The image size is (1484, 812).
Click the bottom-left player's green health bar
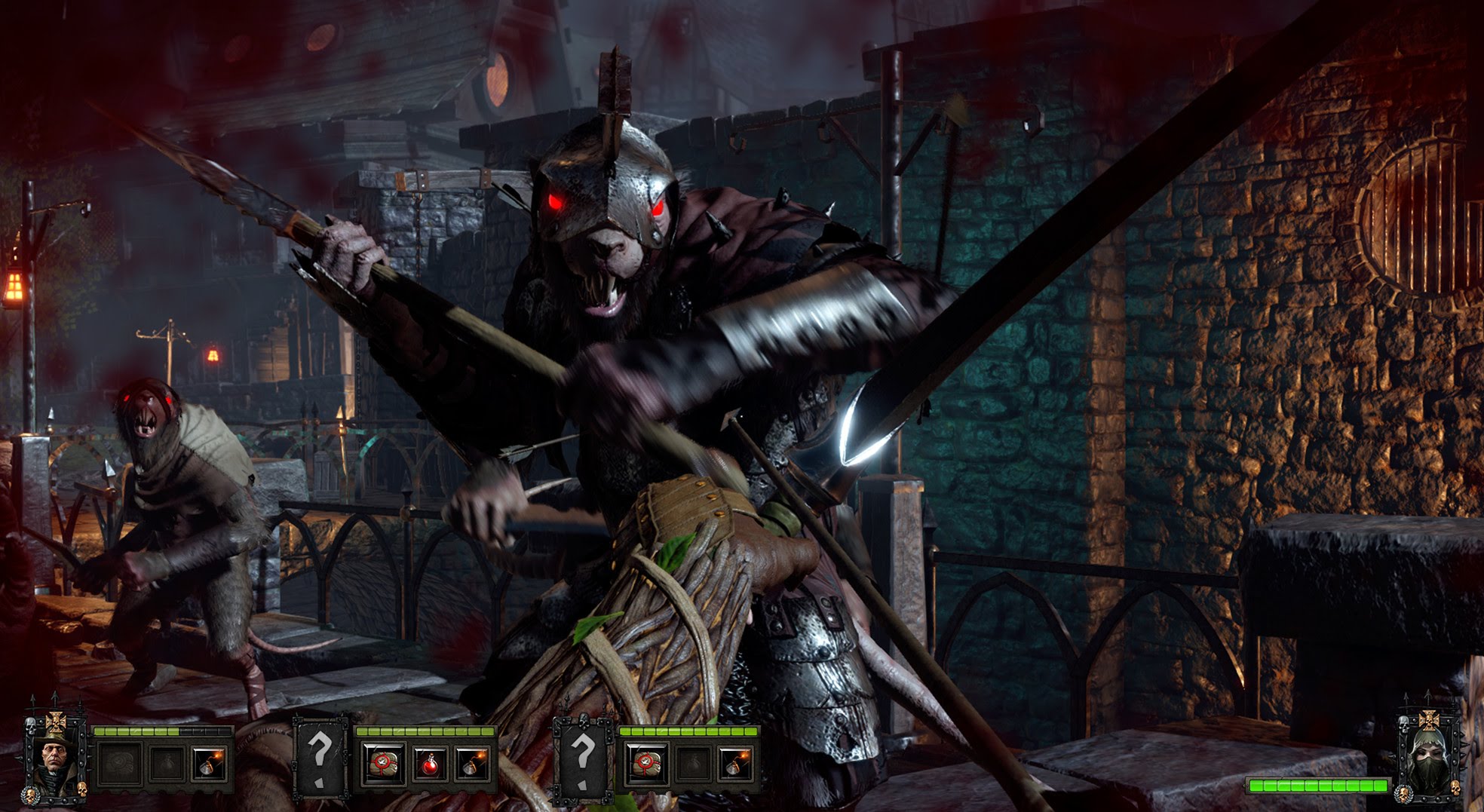tap(160, 732)
